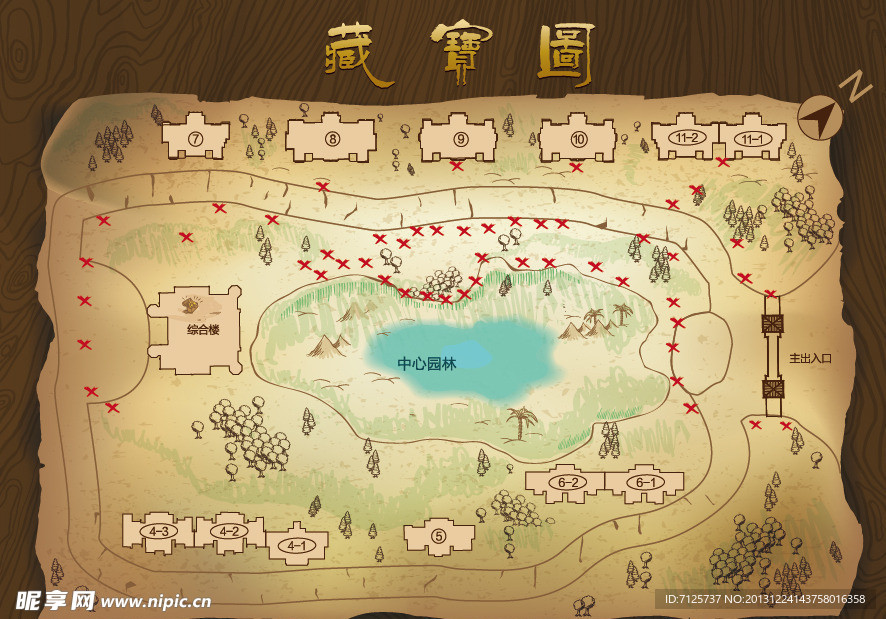Viewport: 886px width, 619px height.
Task: Select the 4-1 building marker
Action: pos(296,545)
